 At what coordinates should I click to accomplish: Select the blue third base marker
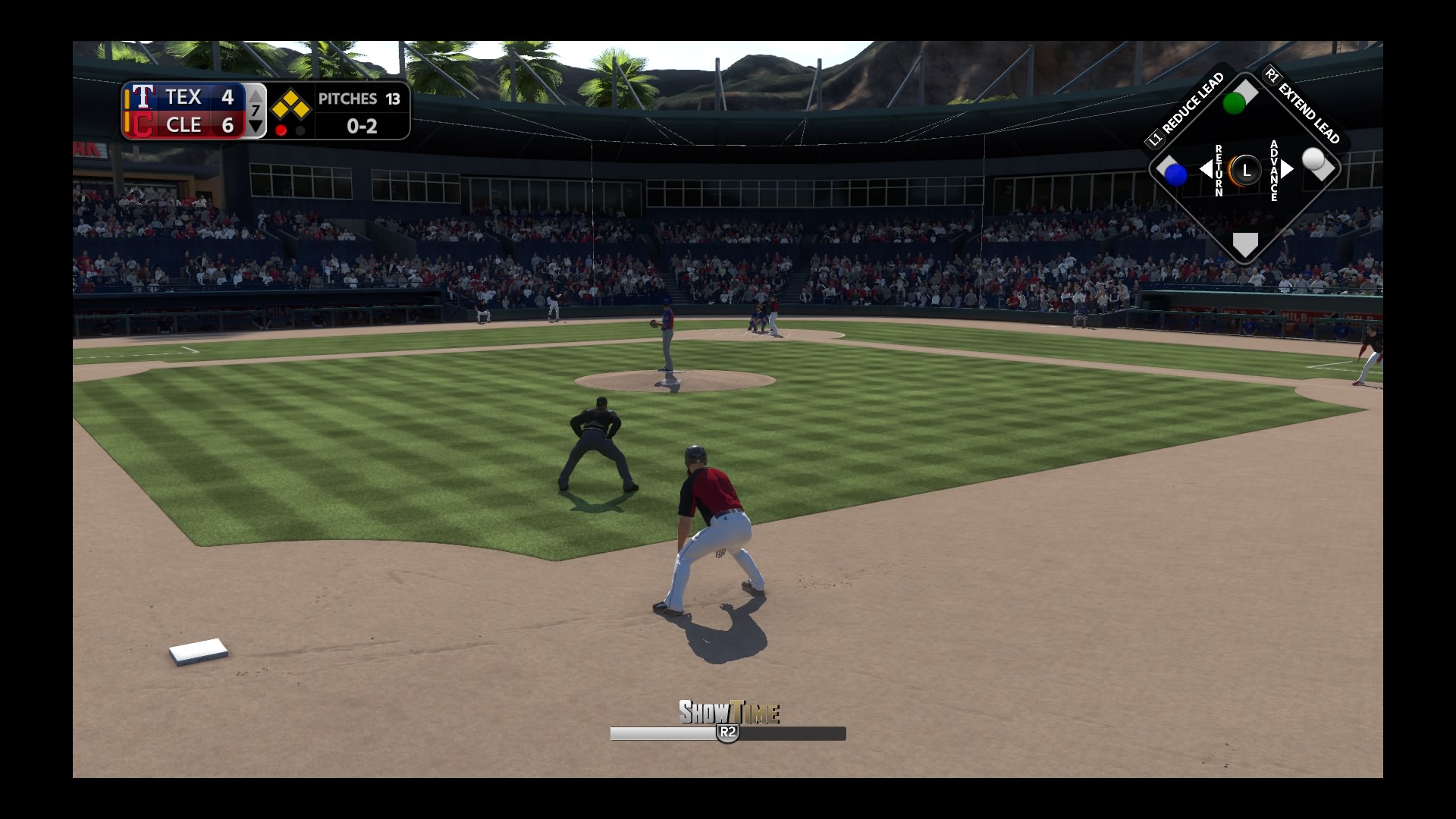click(x=1175, y=174)
